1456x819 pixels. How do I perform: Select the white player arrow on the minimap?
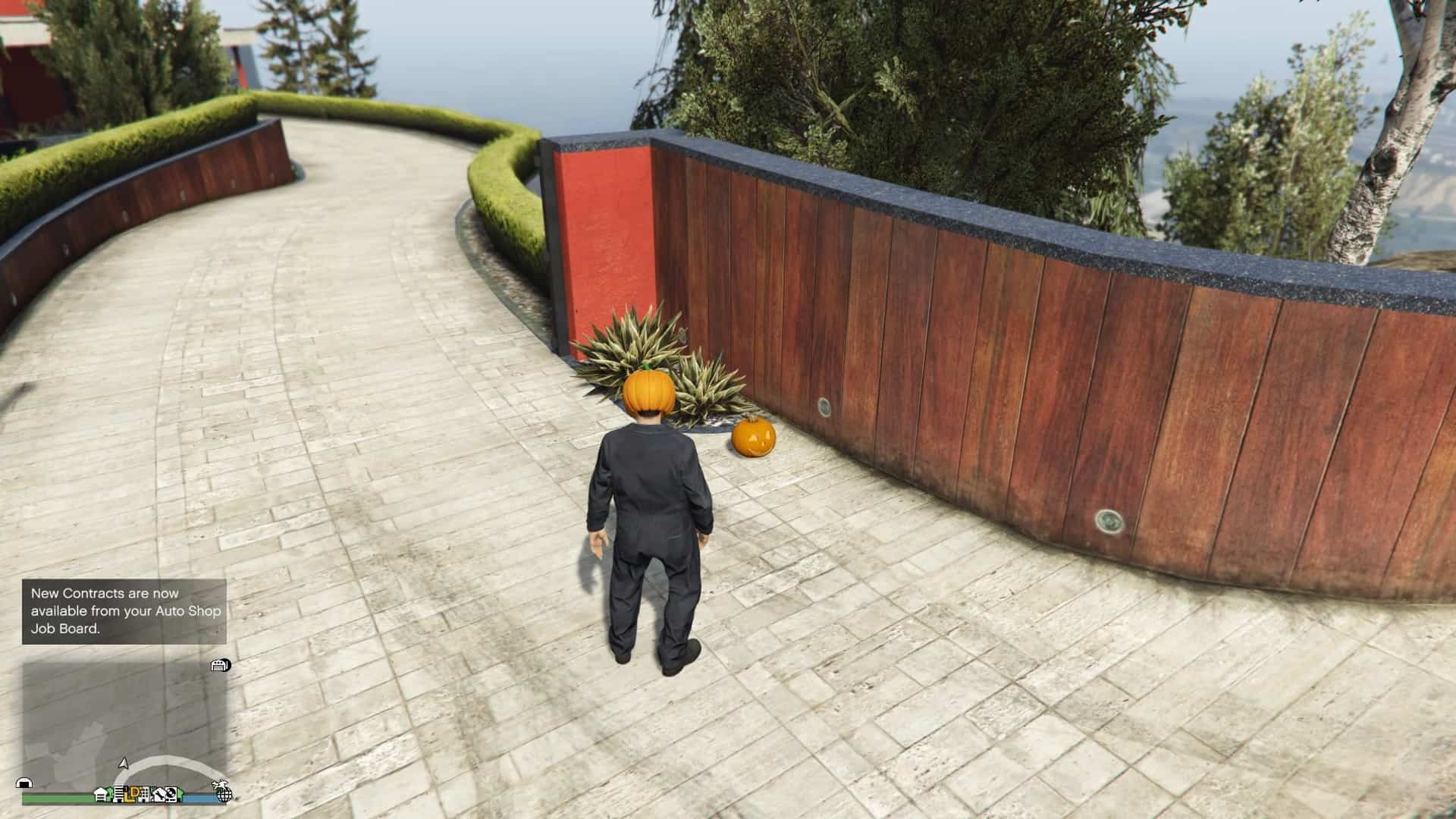point(123,765)
